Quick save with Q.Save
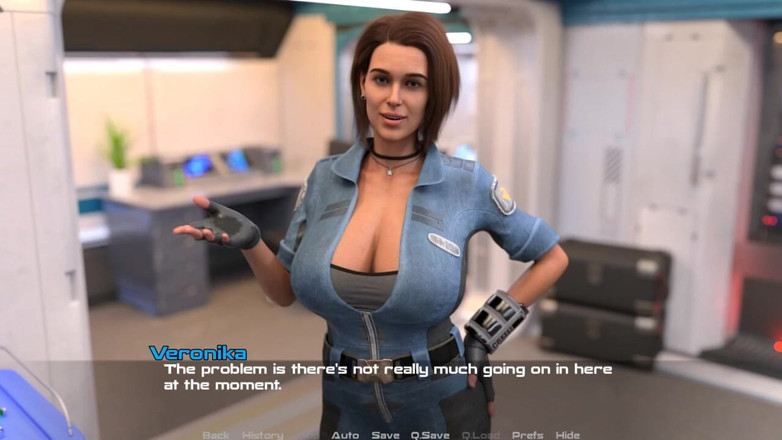Viewport: 782px width, 440px height. pos(430,435)
